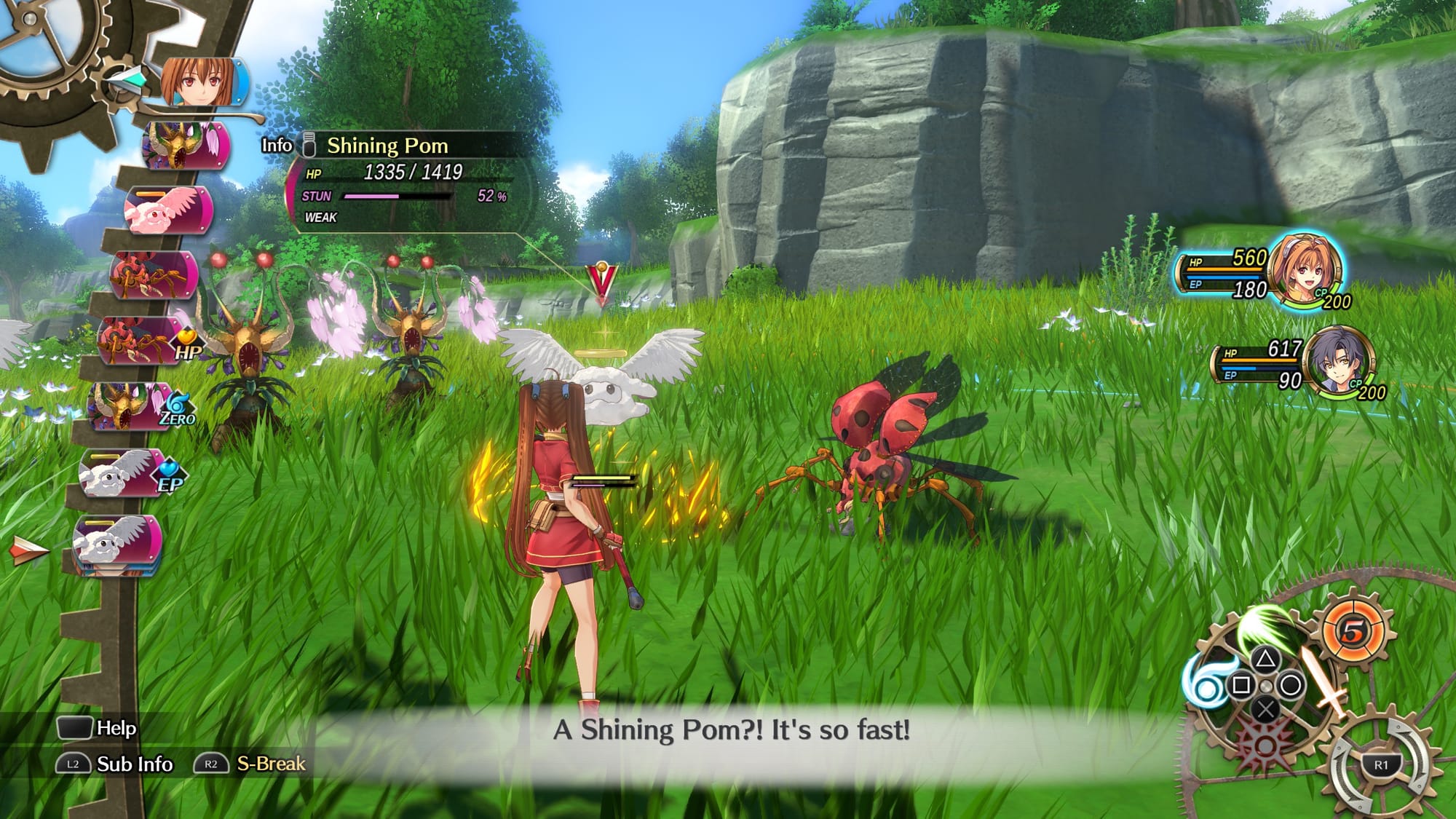This screenshot has height=819, width=1456.
Task: Choose the red crest crafts command
Action: [1265, 744]
